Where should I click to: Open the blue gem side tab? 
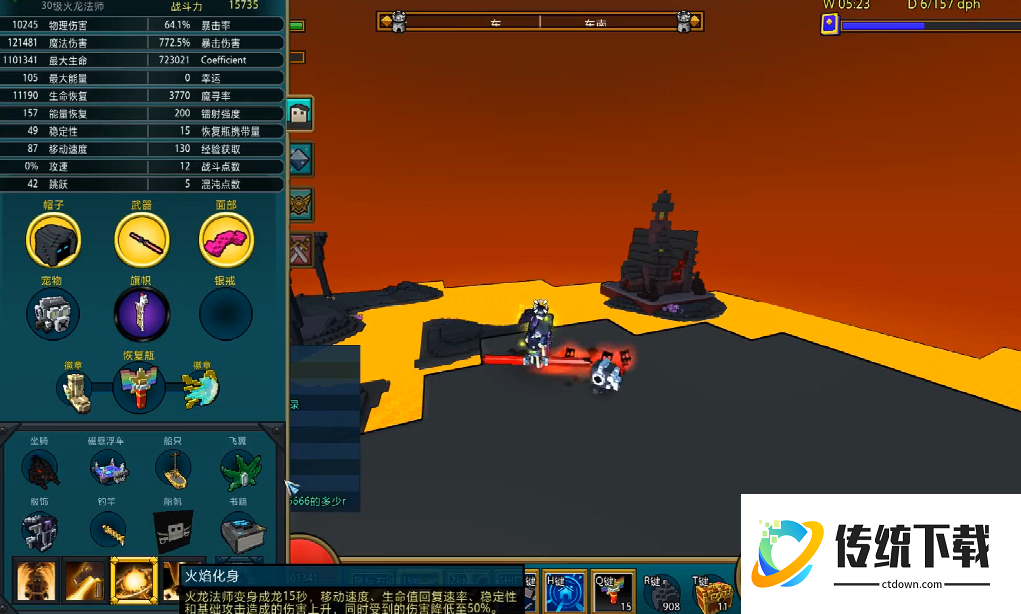pyautogui.click(x=300, y=159)
